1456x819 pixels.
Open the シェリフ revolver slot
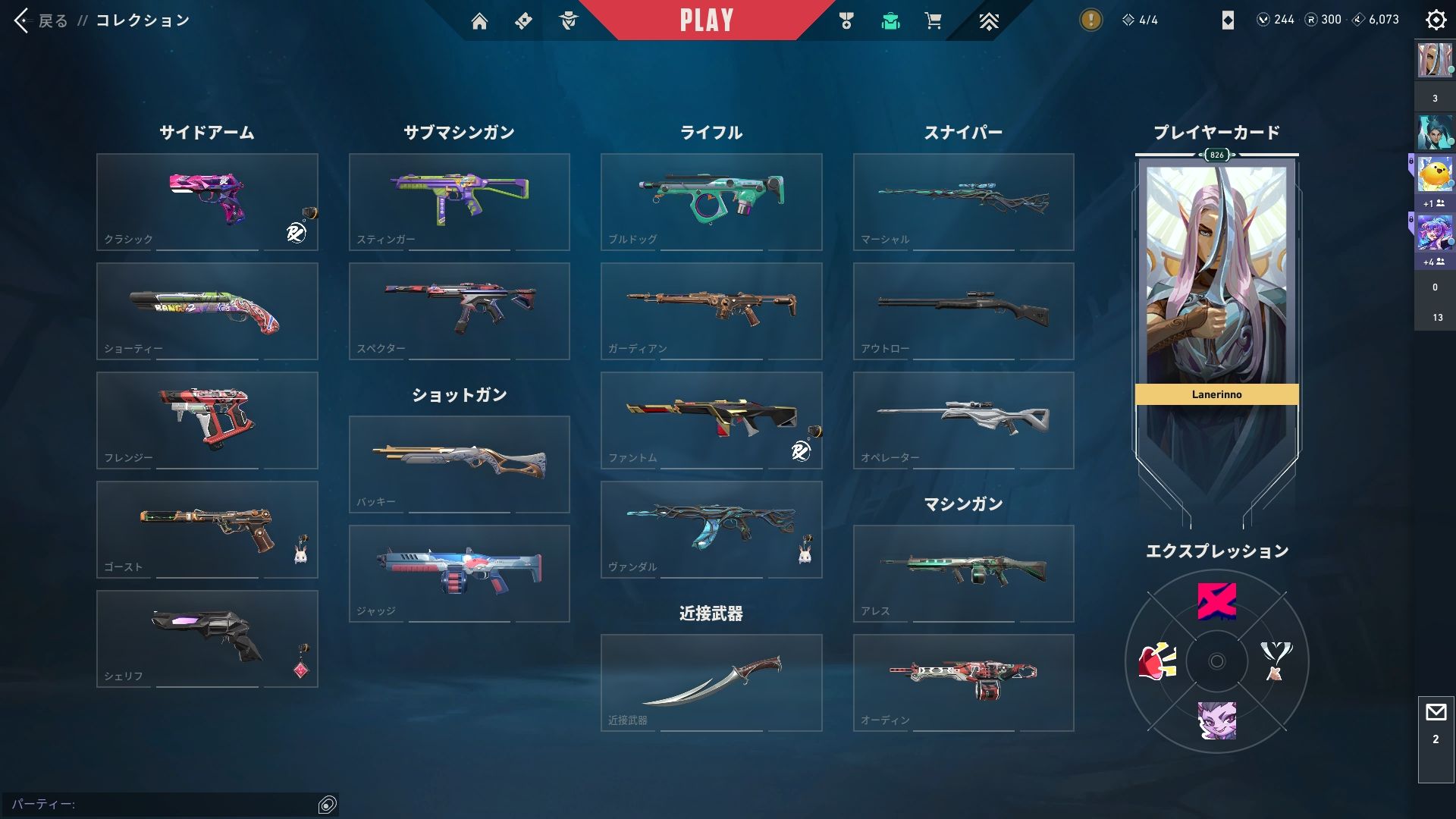click(x=207, y=639)
